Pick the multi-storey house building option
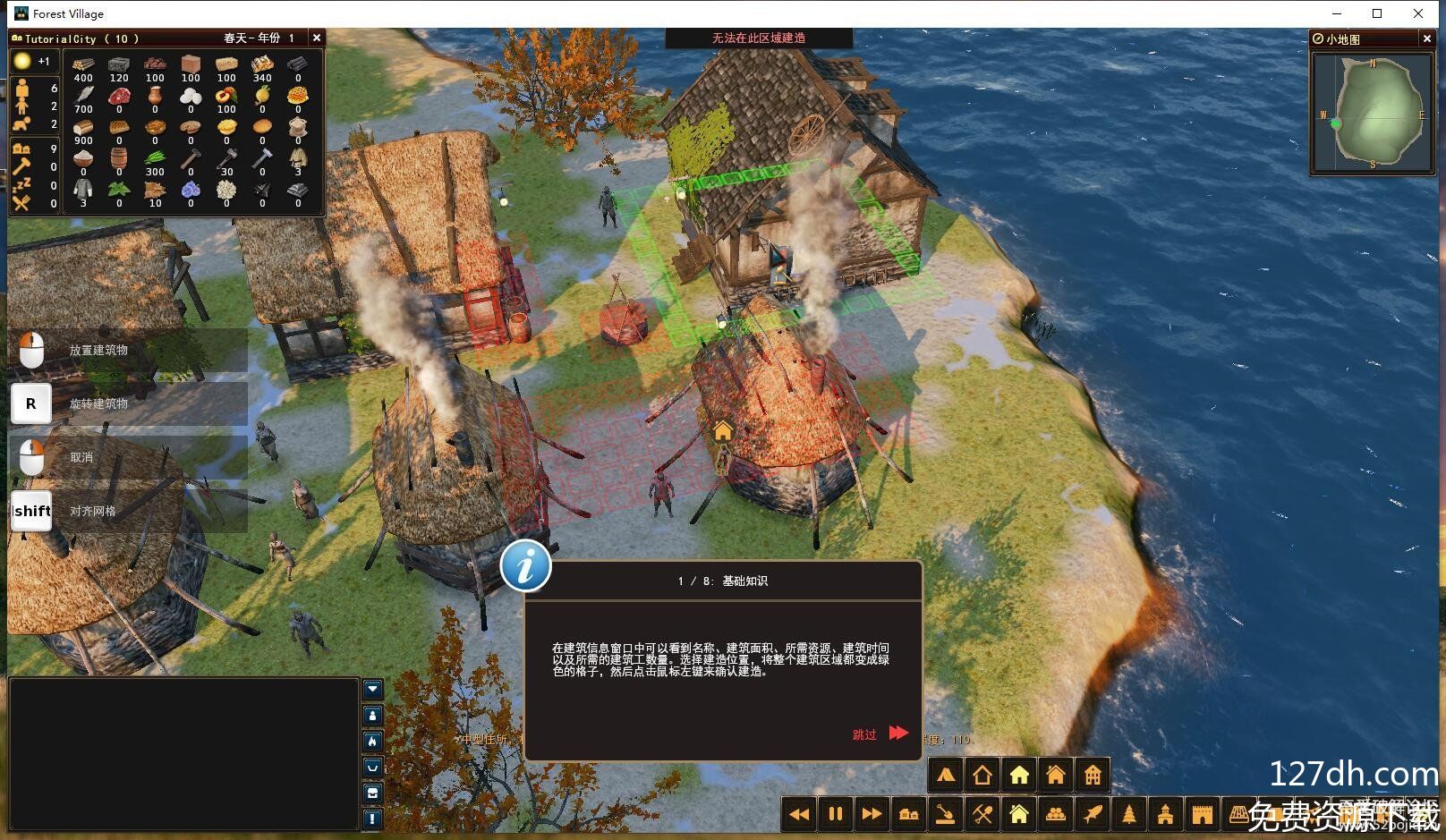 pos(1093,776)
